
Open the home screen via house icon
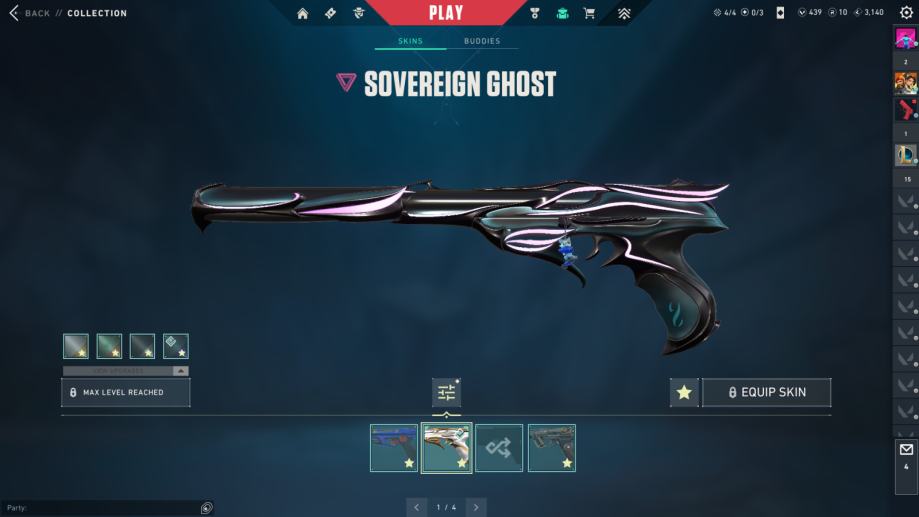(x=303, y=13)
